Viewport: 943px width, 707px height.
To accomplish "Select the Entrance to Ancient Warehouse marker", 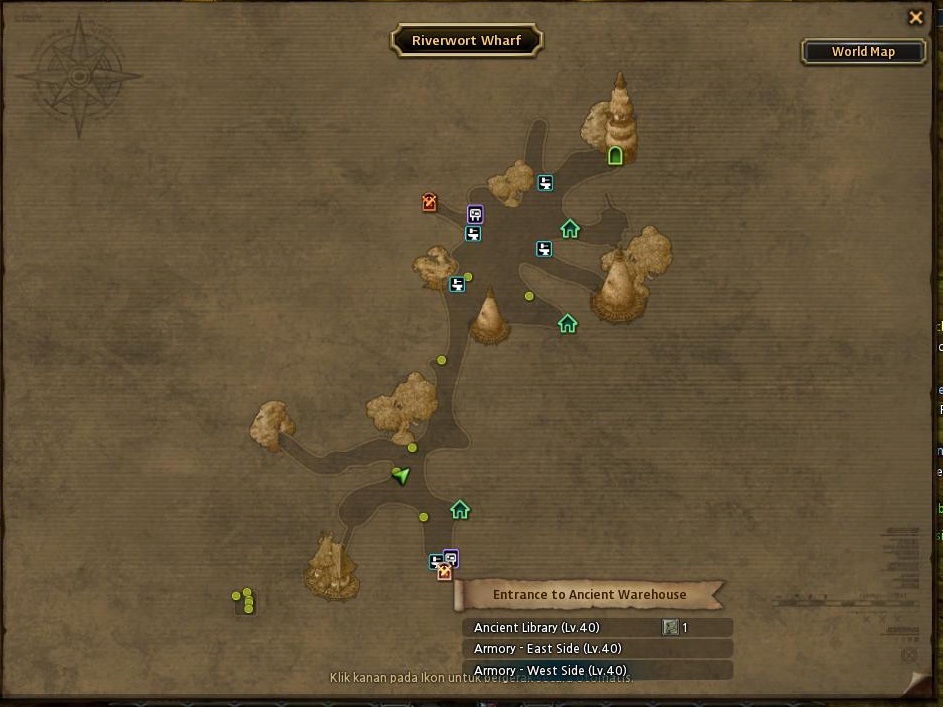I will tap(445, 573).
